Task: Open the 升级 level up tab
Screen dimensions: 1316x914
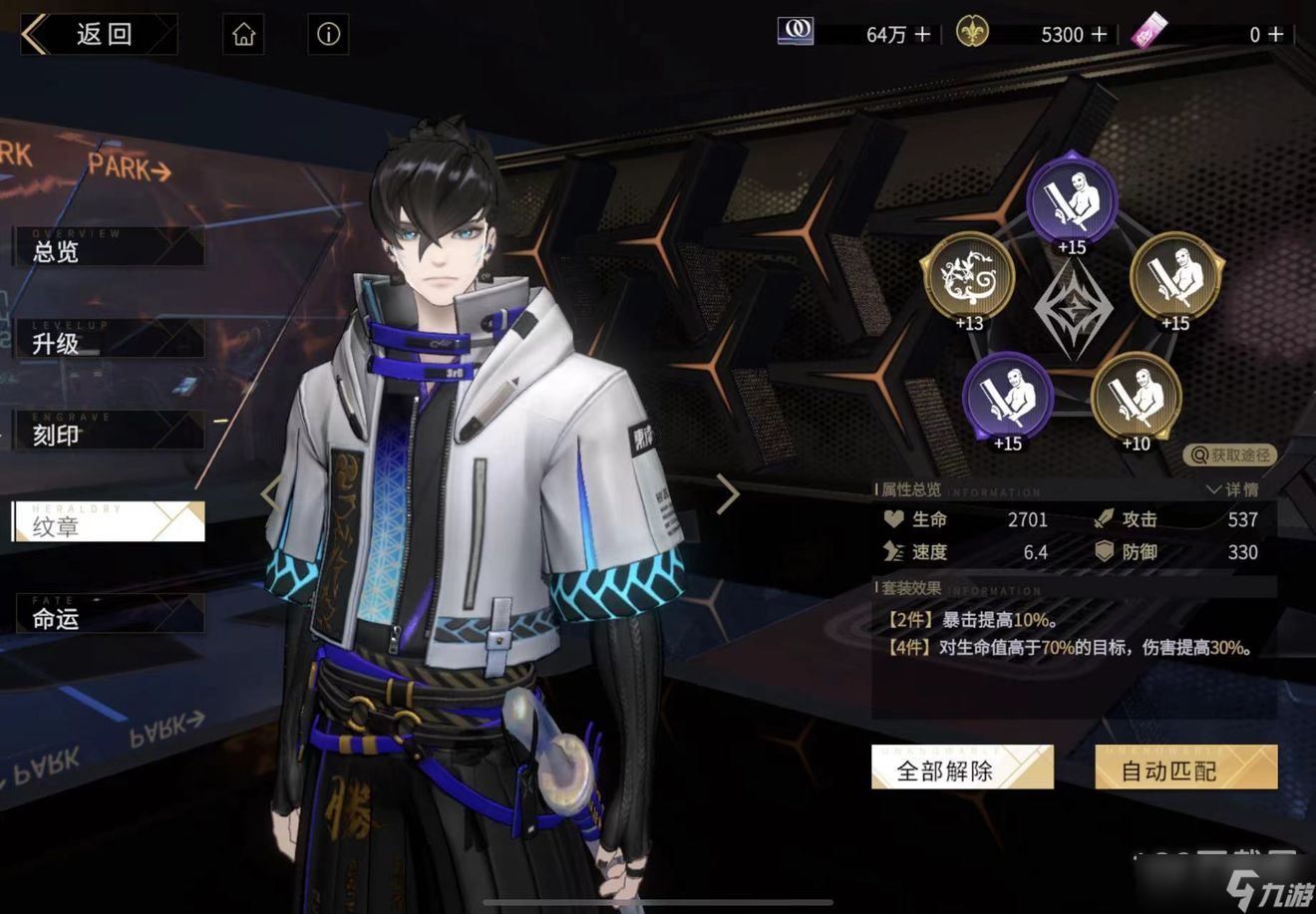Action: [x=108, y=343]
